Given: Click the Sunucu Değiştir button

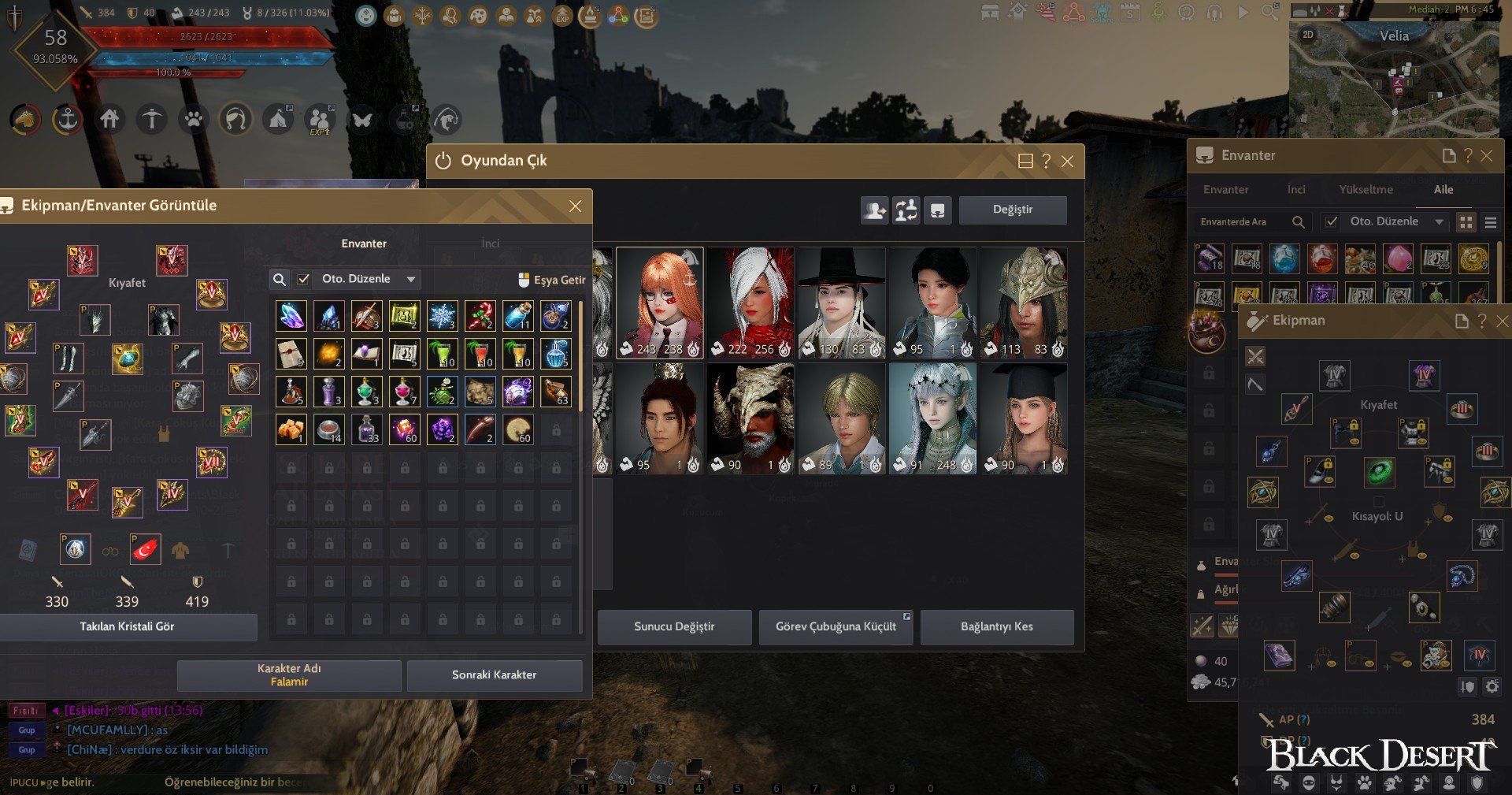Looking at the screenshot, I should tap(674, 627).
